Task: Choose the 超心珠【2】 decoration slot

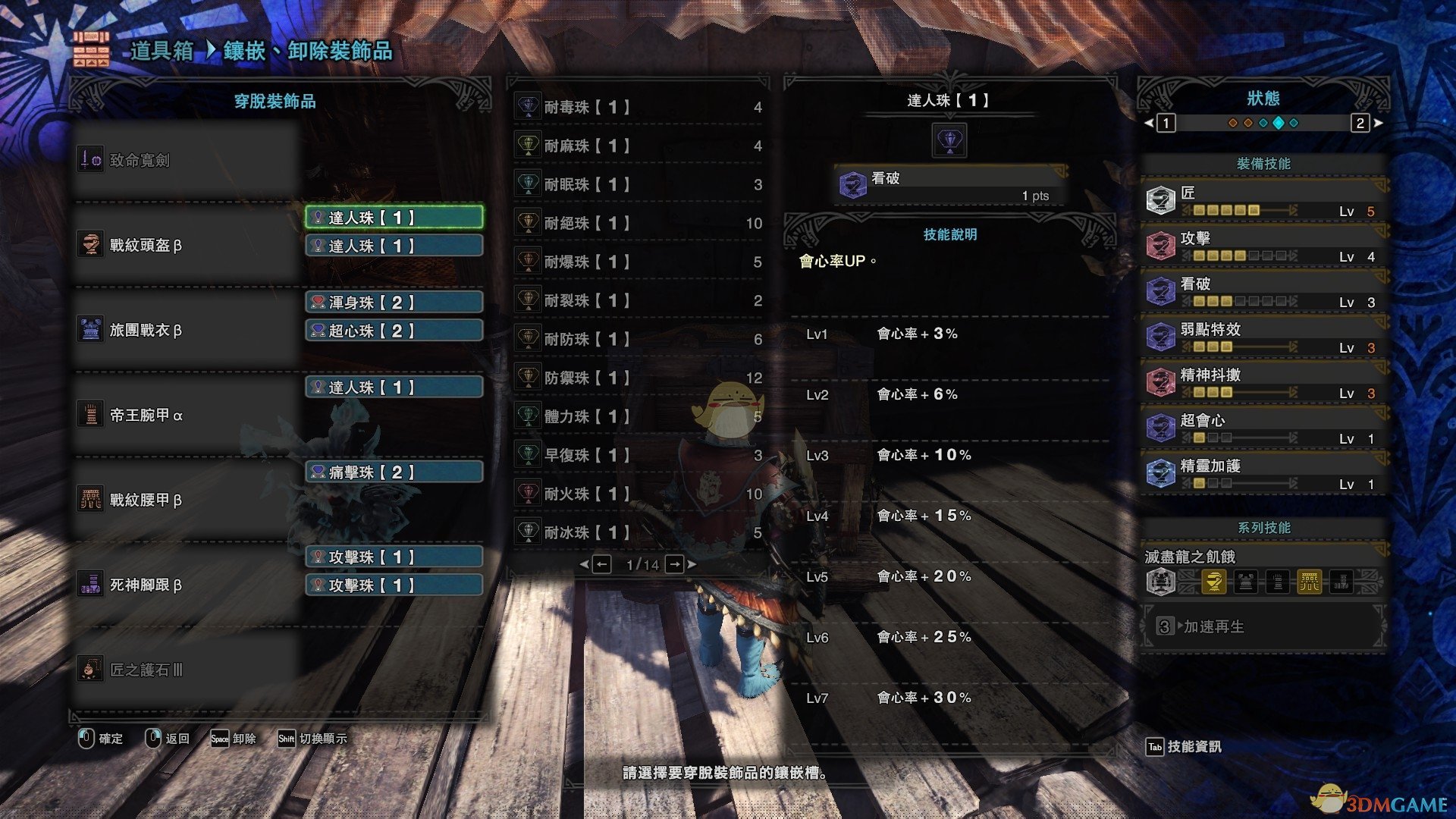Action: pos(394,331)
